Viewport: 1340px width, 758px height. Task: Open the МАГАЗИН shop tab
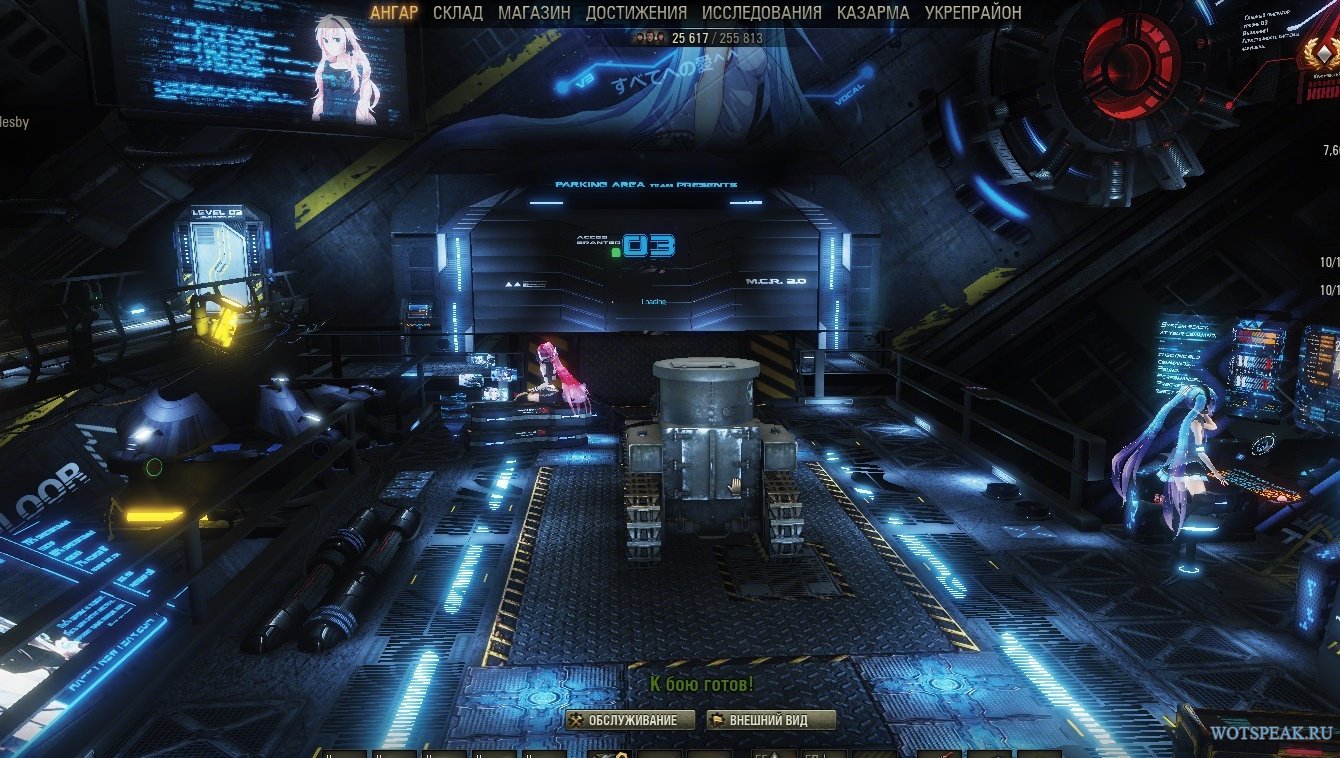(534, 13)
